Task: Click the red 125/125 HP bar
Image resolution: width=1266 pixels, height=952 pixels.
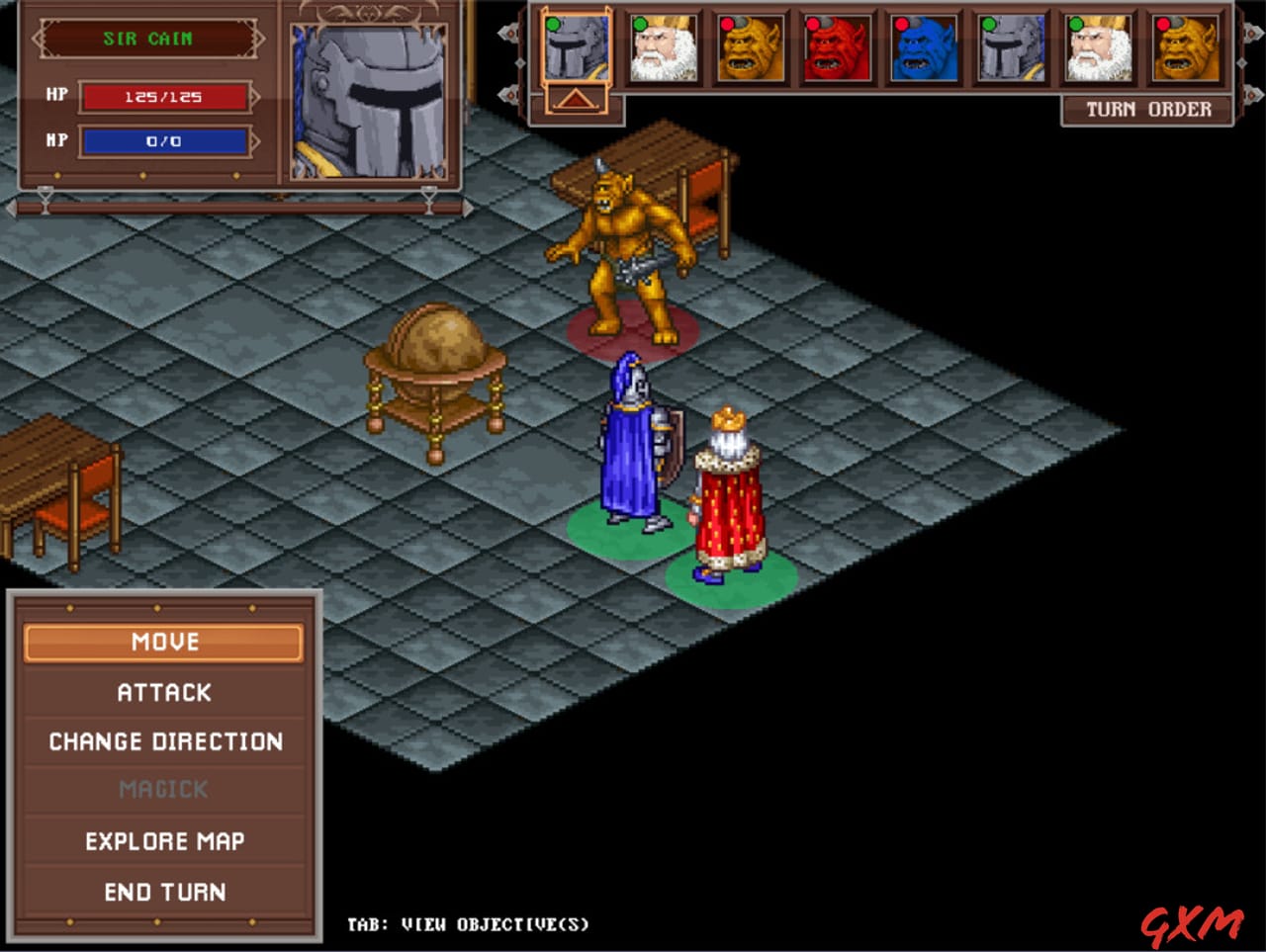Action: (166, 95)
